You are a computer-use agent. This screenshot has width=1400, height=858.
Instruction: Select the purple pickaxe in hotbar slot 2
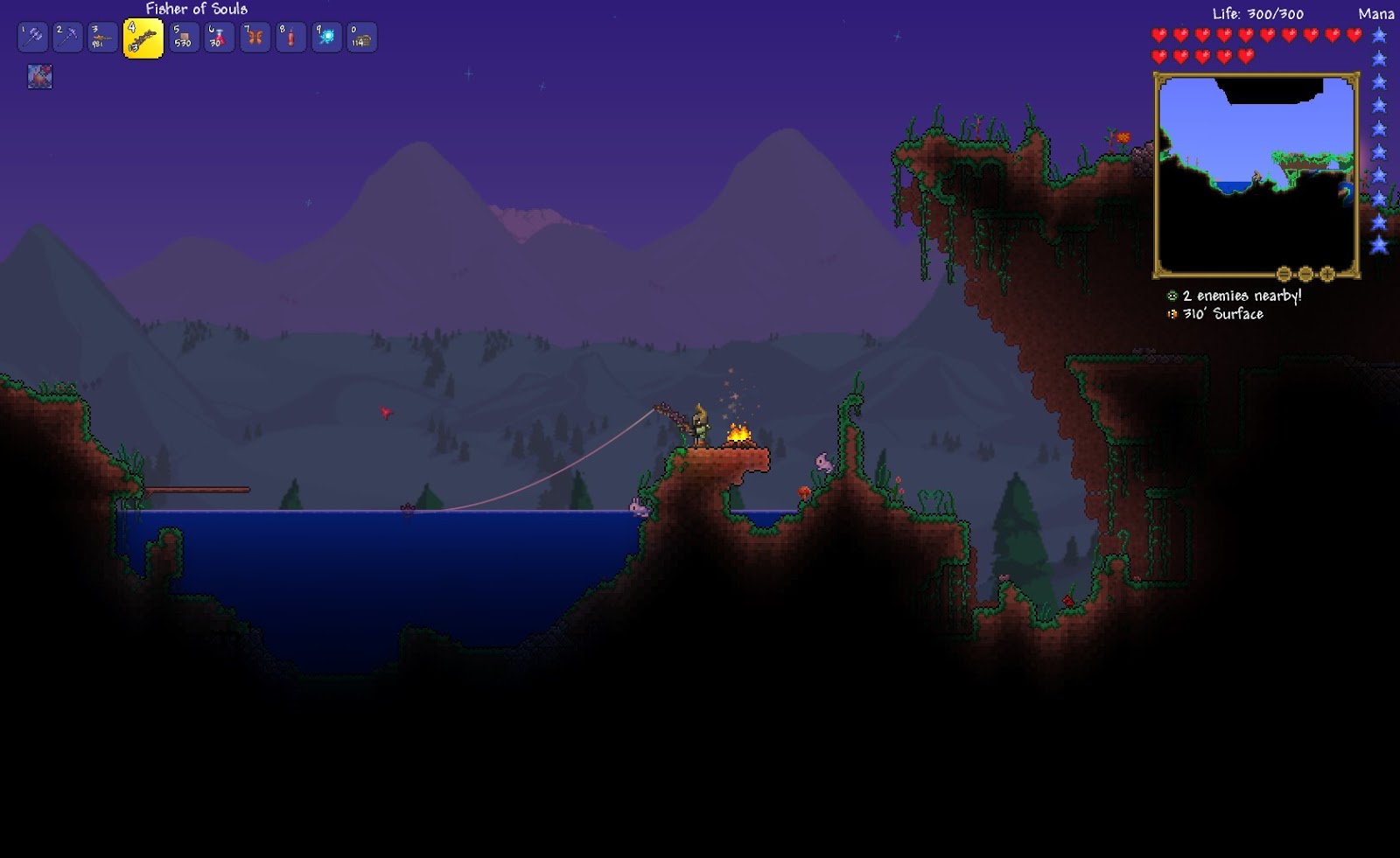[x=67, y=38]
